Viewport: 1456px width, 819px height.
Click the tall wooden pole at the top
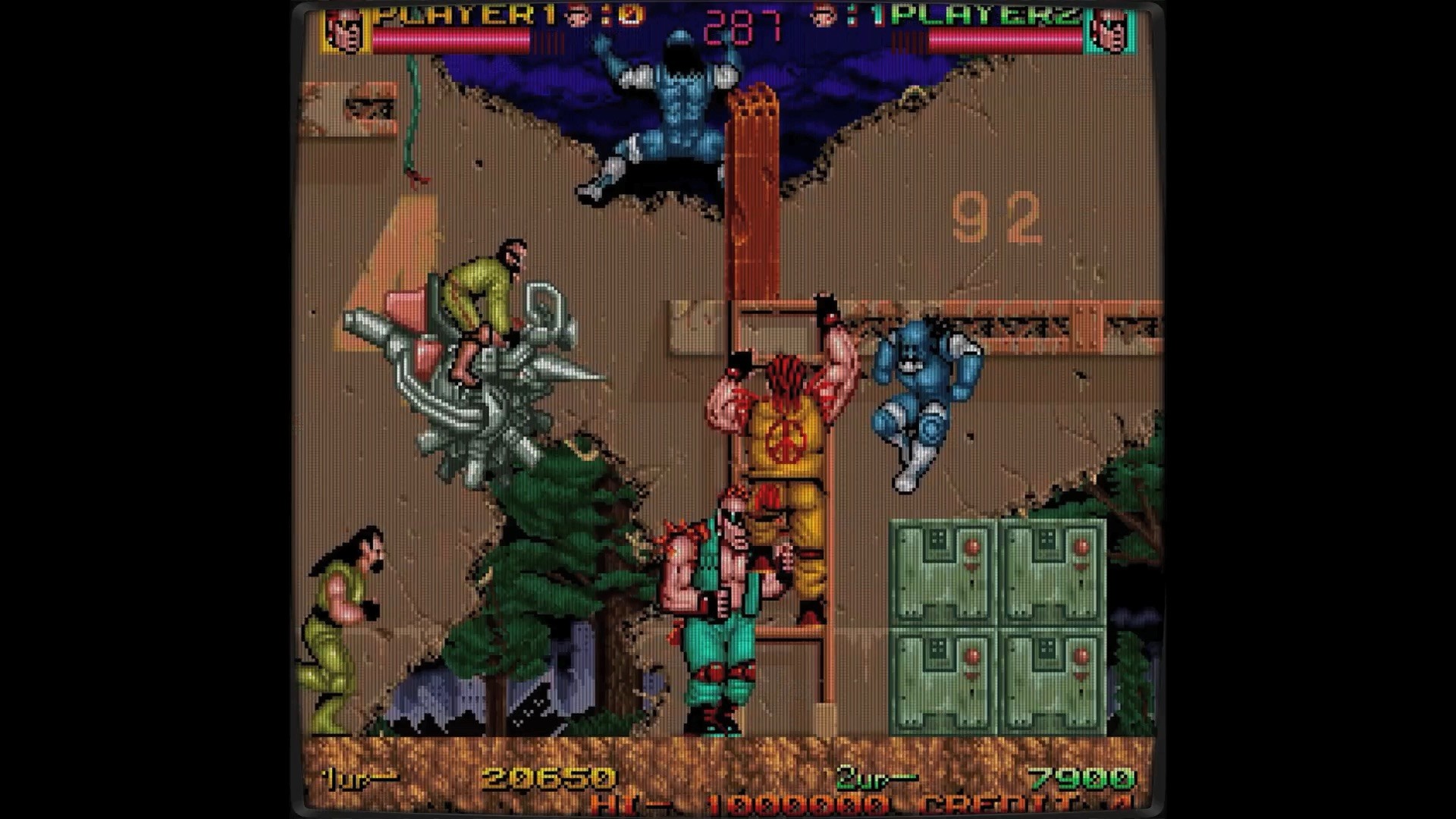click(755, 190)
